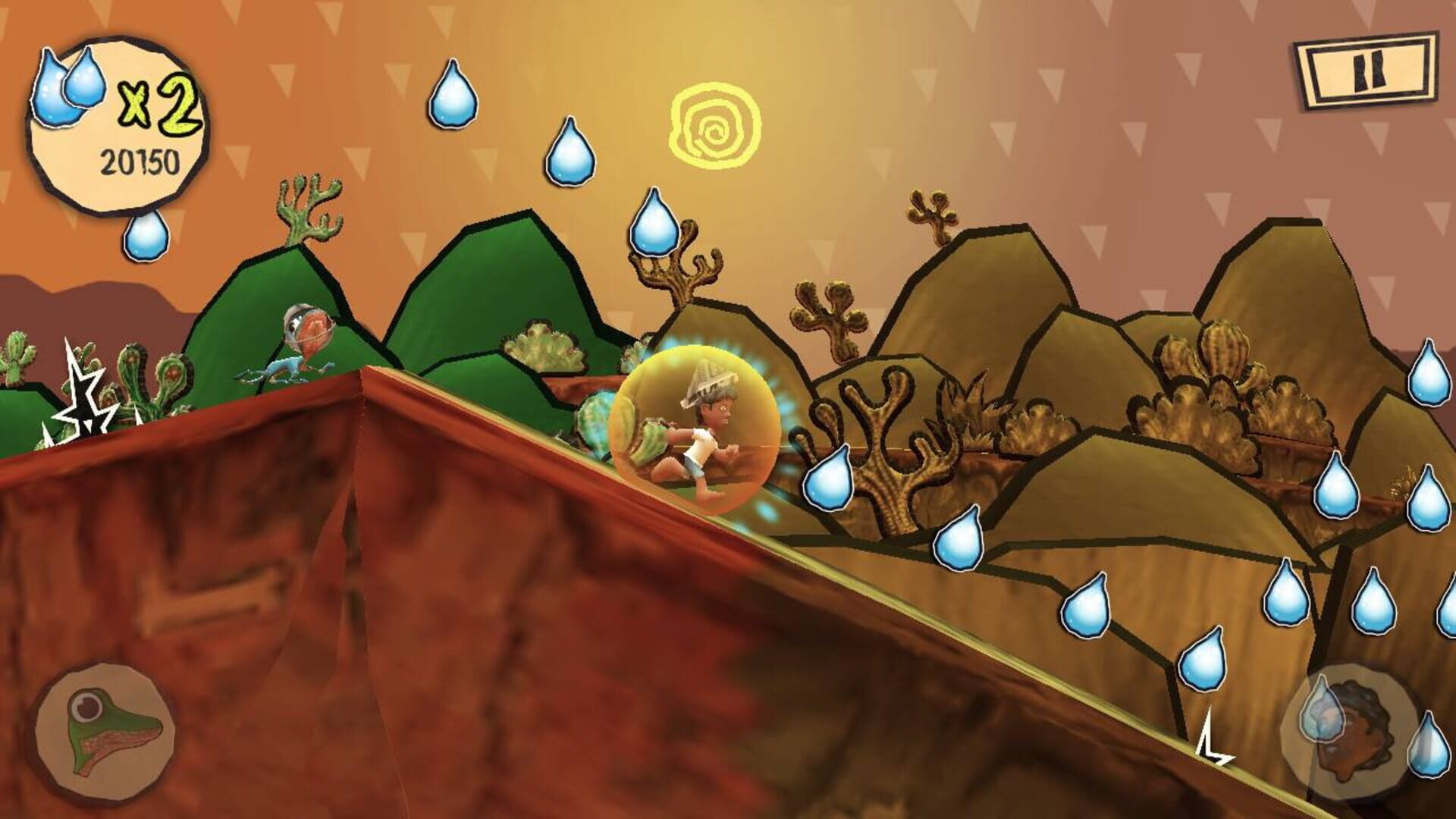The width and height of the screenshot is (1456, 819).
Task: Tap the highest falling water drop near the top
Action: pyautogui.click(x=453, y=96)
